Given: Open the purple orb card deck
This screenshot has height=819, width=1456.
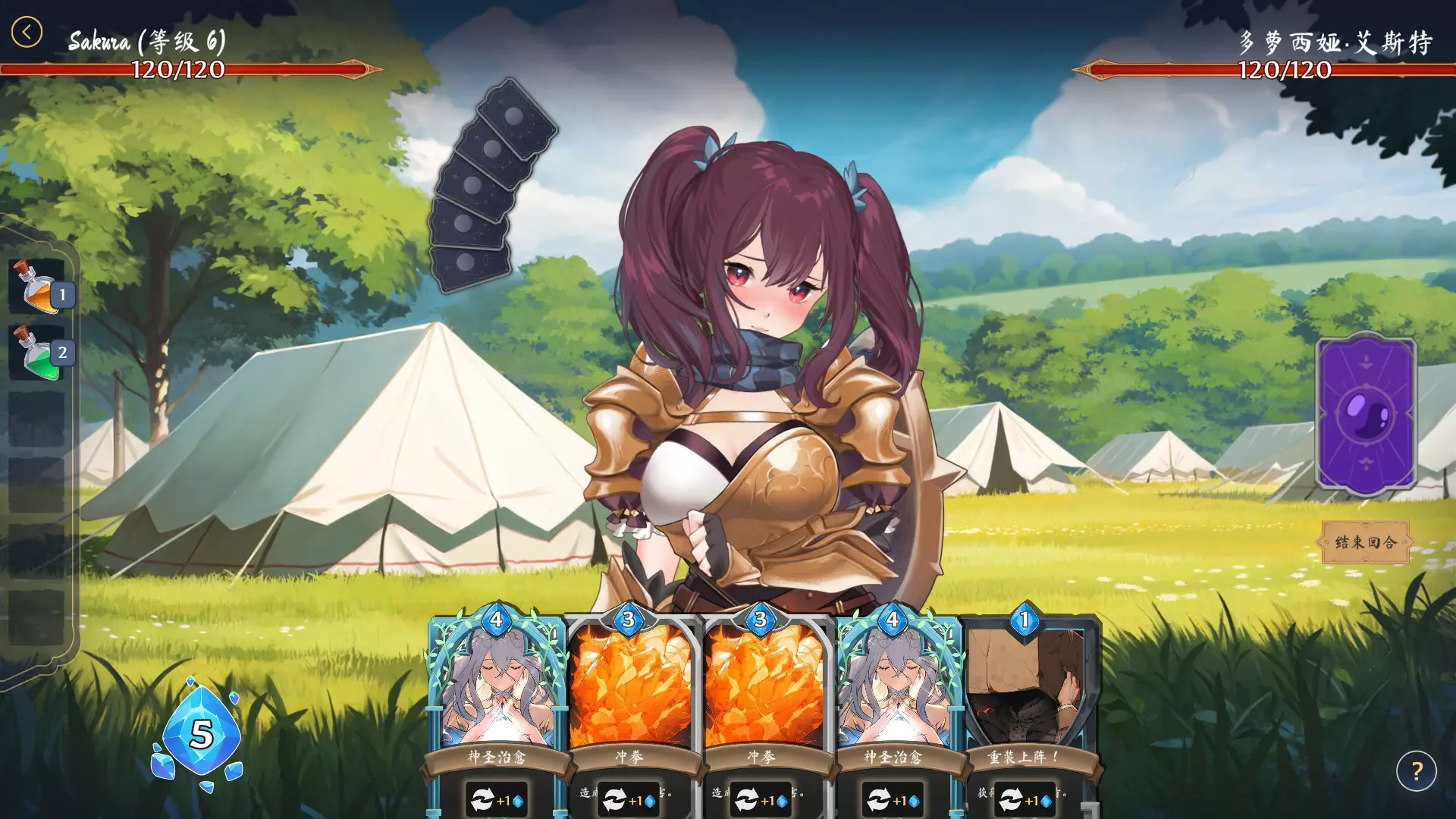Looking at the screenshot, I should (1366, 415).
